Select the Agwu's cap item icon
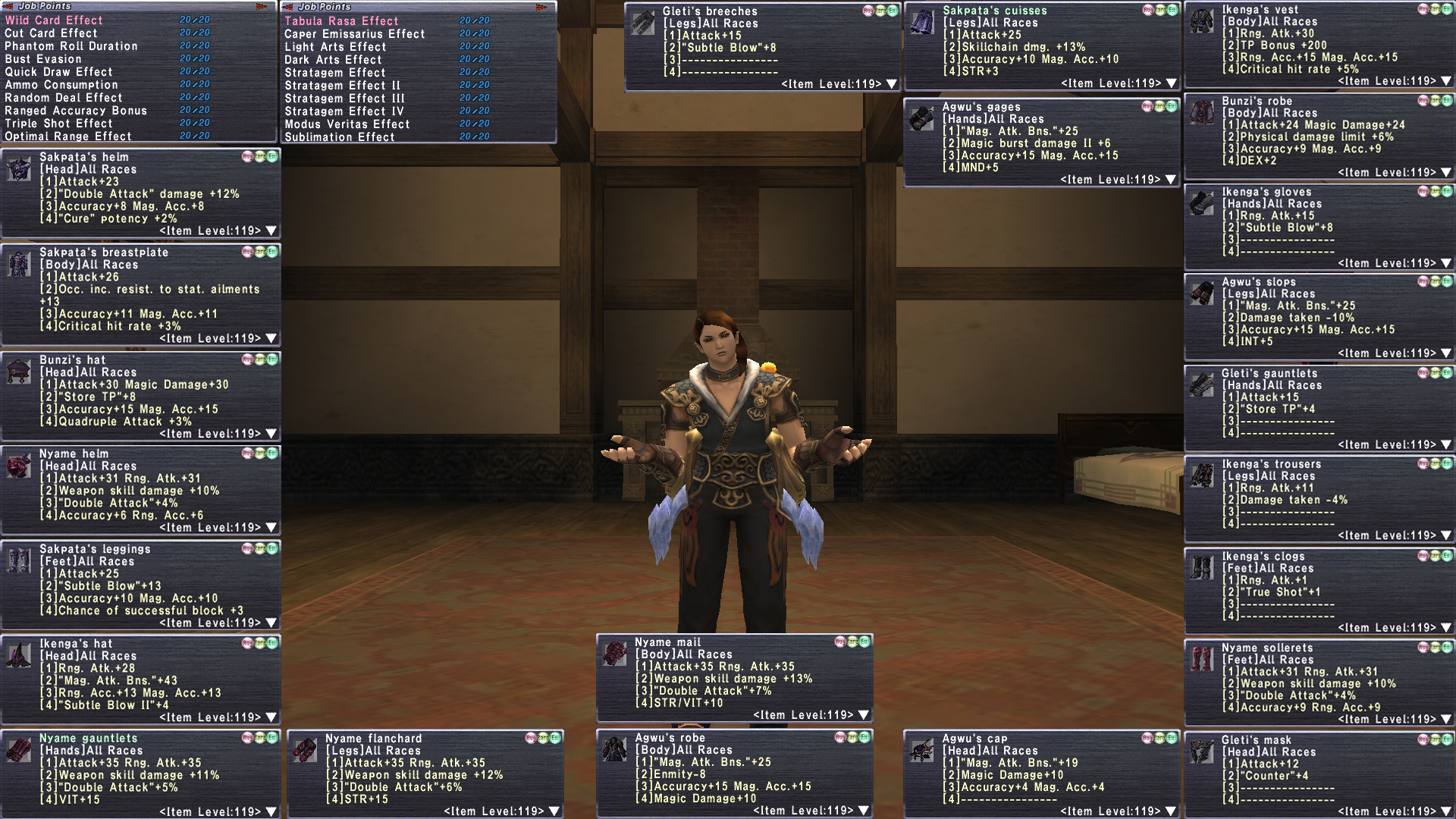The image size is (1456, 819). [x=922, y=751]
